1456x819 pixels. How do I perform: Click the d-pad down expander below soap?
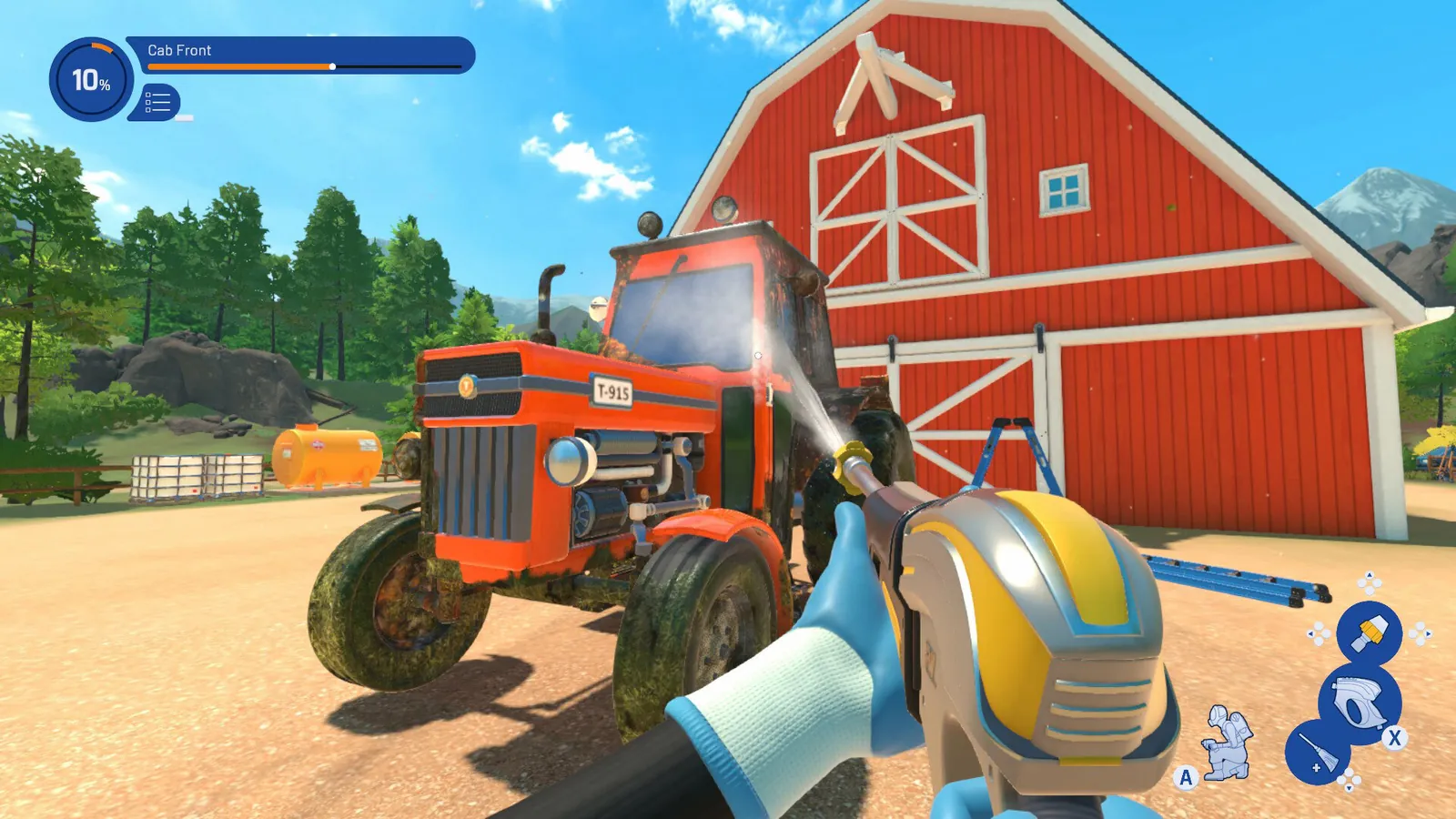(x=1350, y=780)
